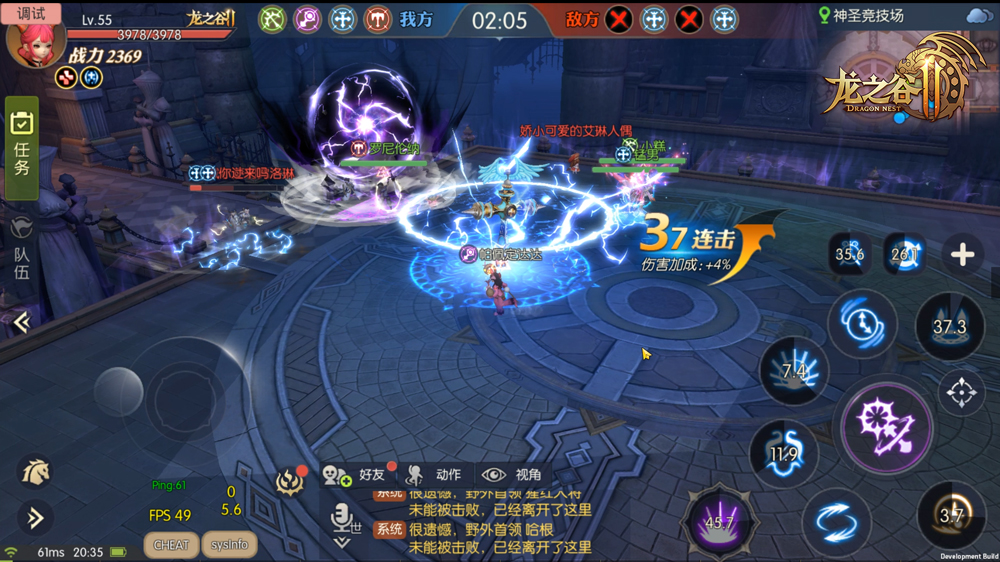Image resolution: width=1000 pixels, height=562 pixels.
Task: Open the 任务 quest panel
Action: pyautogui.click(x=21, y=146)
